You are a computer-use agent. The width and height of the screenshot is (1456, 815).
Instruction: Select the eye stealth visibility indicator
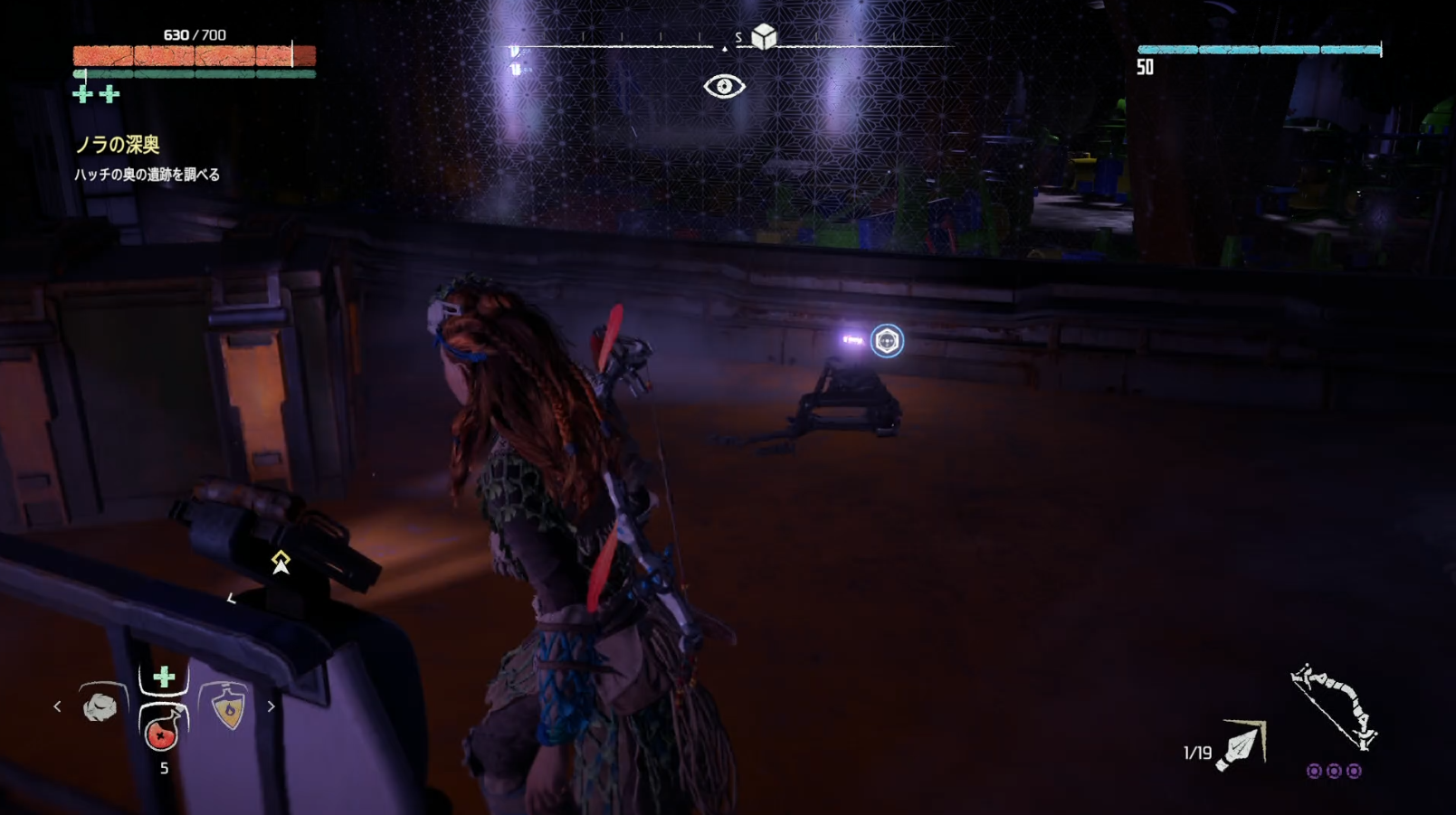pos(724,86)
